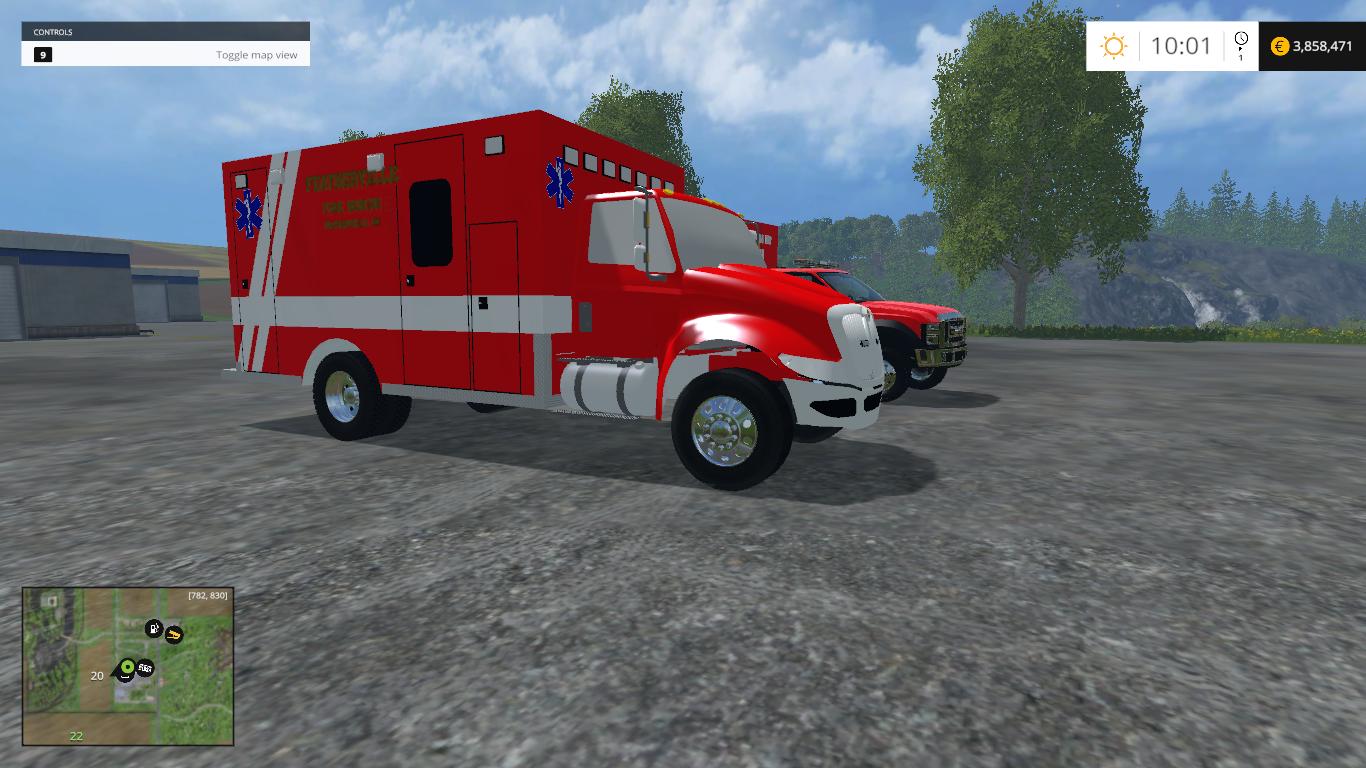Viewport: 1366px width, 768px height.
Task: Click the FUEL store marker on the minimap
Action: coord(145,668)
